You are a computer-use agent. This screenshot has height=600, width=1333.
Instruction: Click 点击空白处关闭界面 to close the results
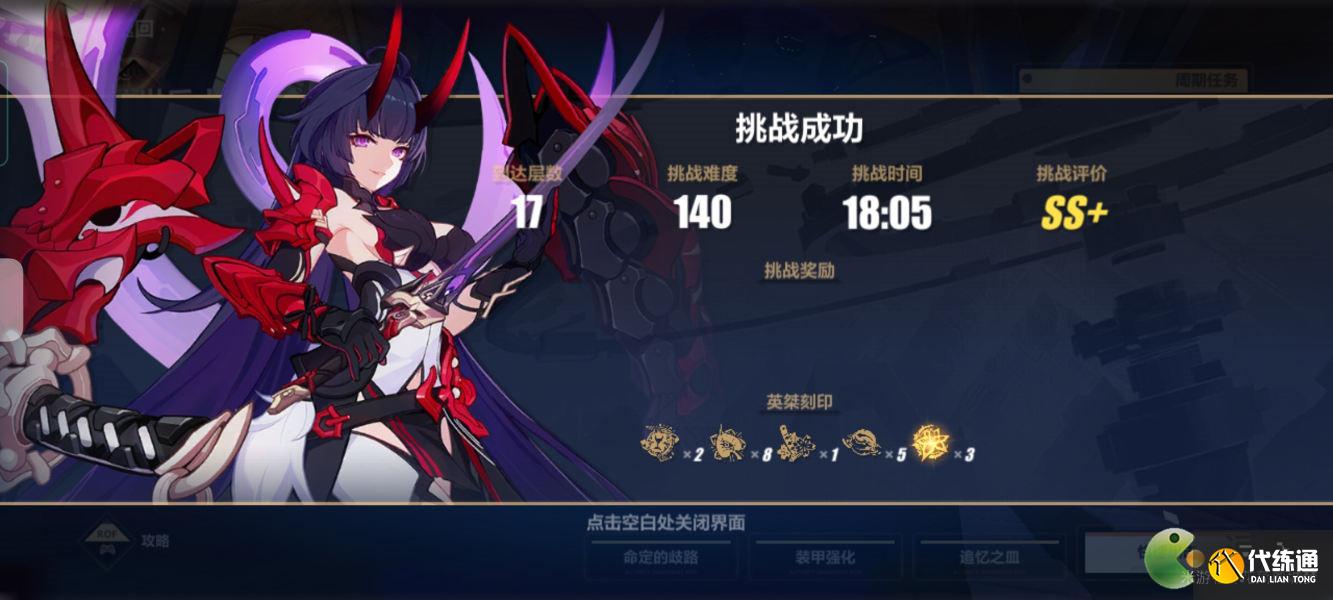665,522
